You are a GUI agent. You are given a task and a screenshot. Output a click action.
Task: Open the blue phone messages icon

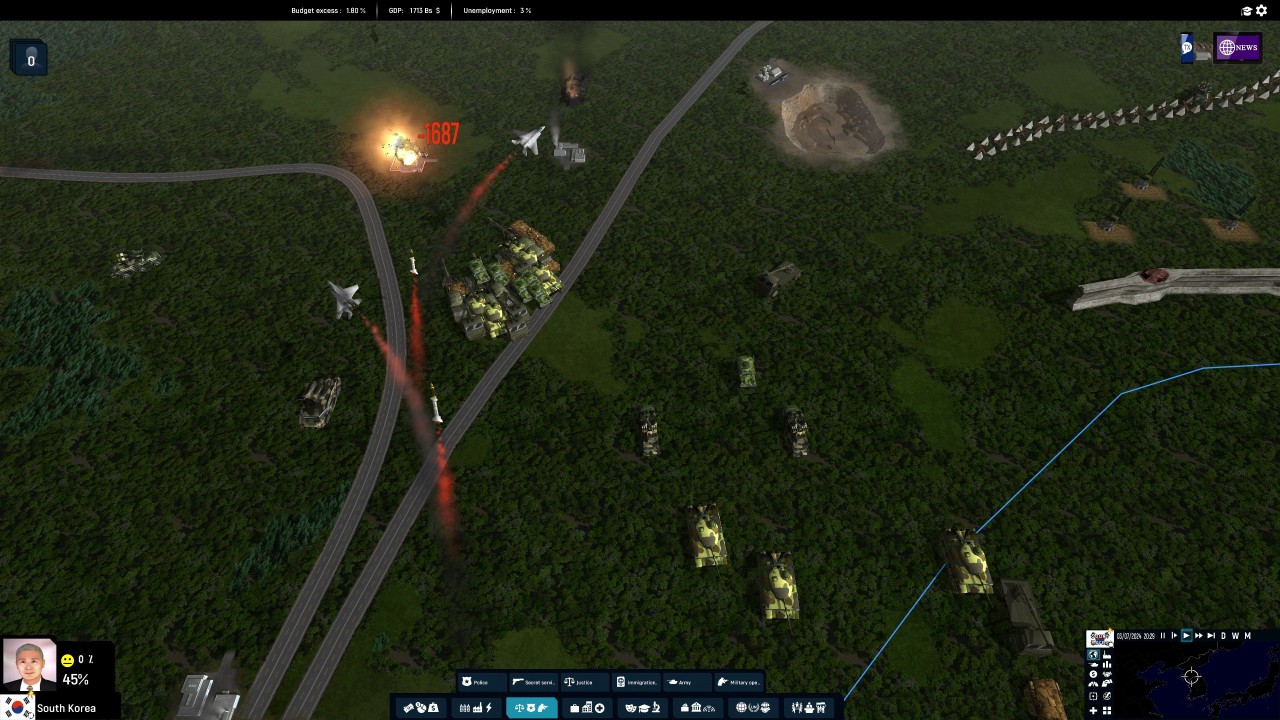(x=1187, y=48)
